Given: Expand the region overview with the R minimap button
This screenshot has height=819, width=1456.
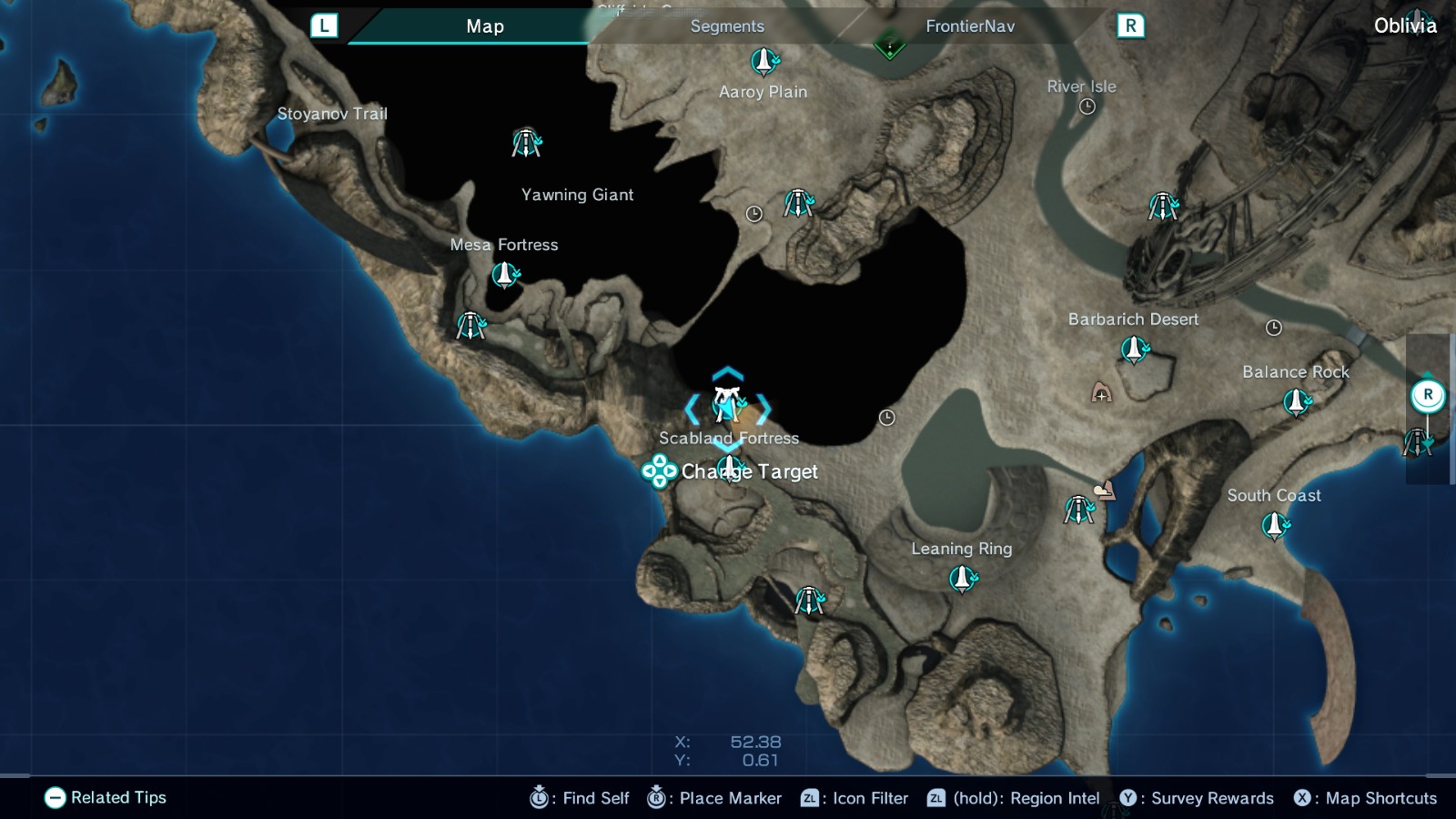Looking at the screenshot, I should [1428, 394].
